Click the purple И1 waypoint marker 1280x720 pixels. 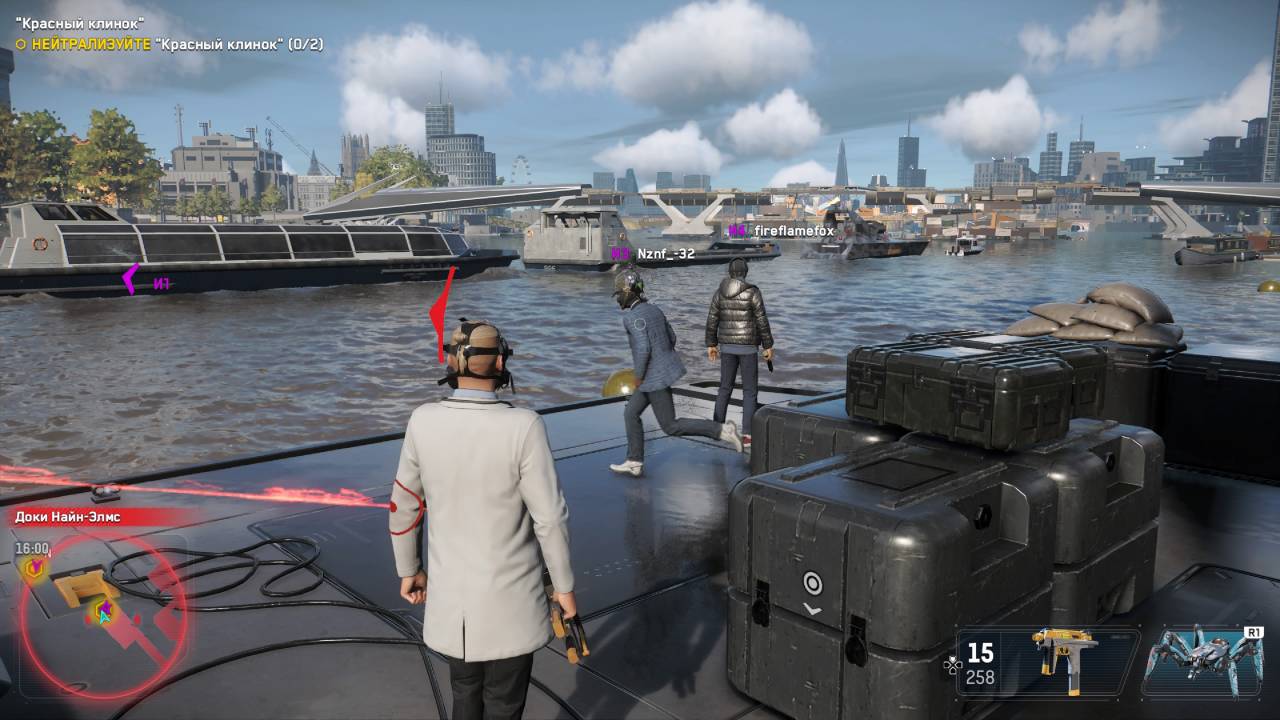coord(145,282)
